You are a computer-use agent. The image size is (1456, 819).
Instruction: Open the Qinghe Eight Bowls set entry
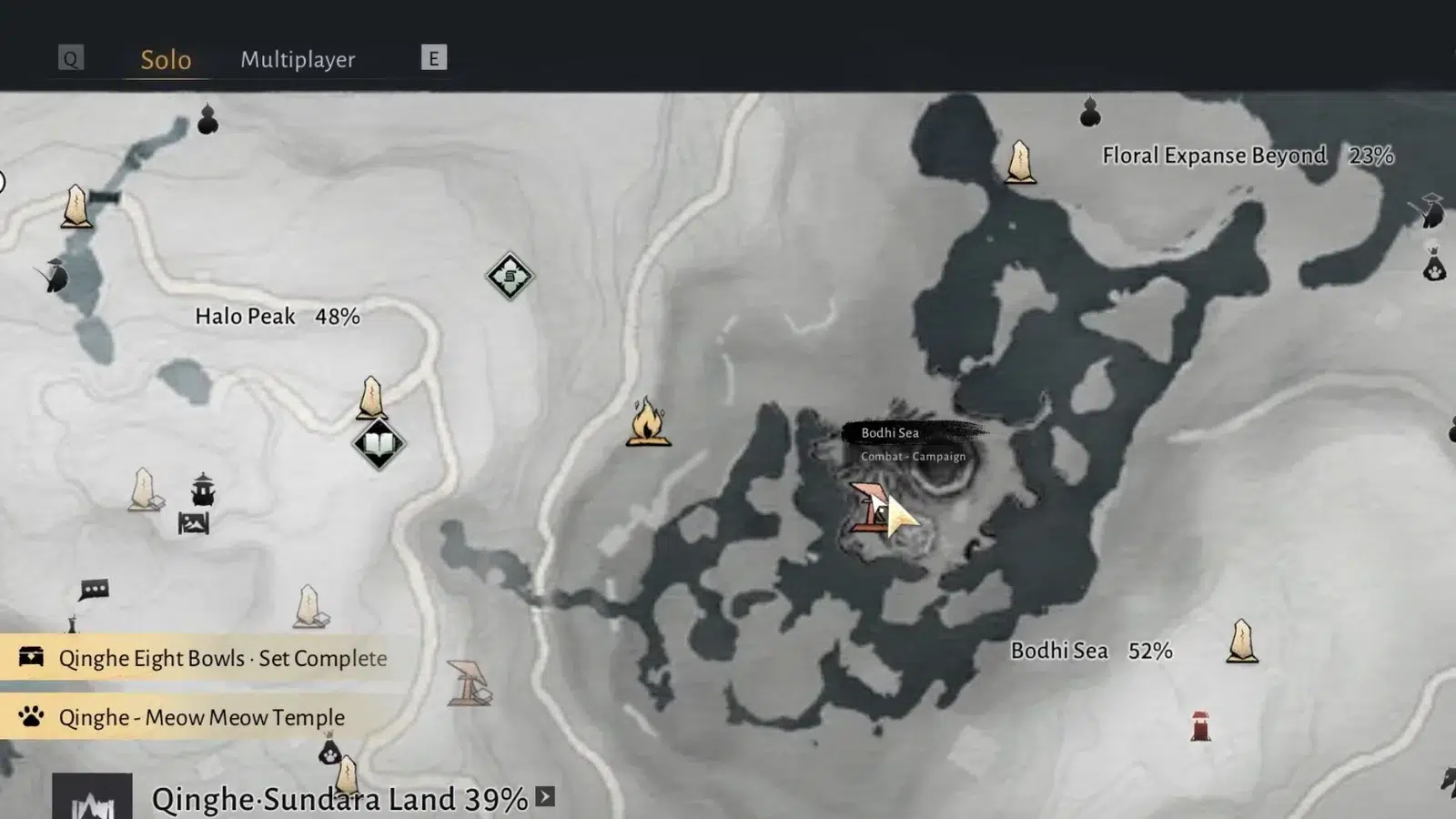pos(222,658)
